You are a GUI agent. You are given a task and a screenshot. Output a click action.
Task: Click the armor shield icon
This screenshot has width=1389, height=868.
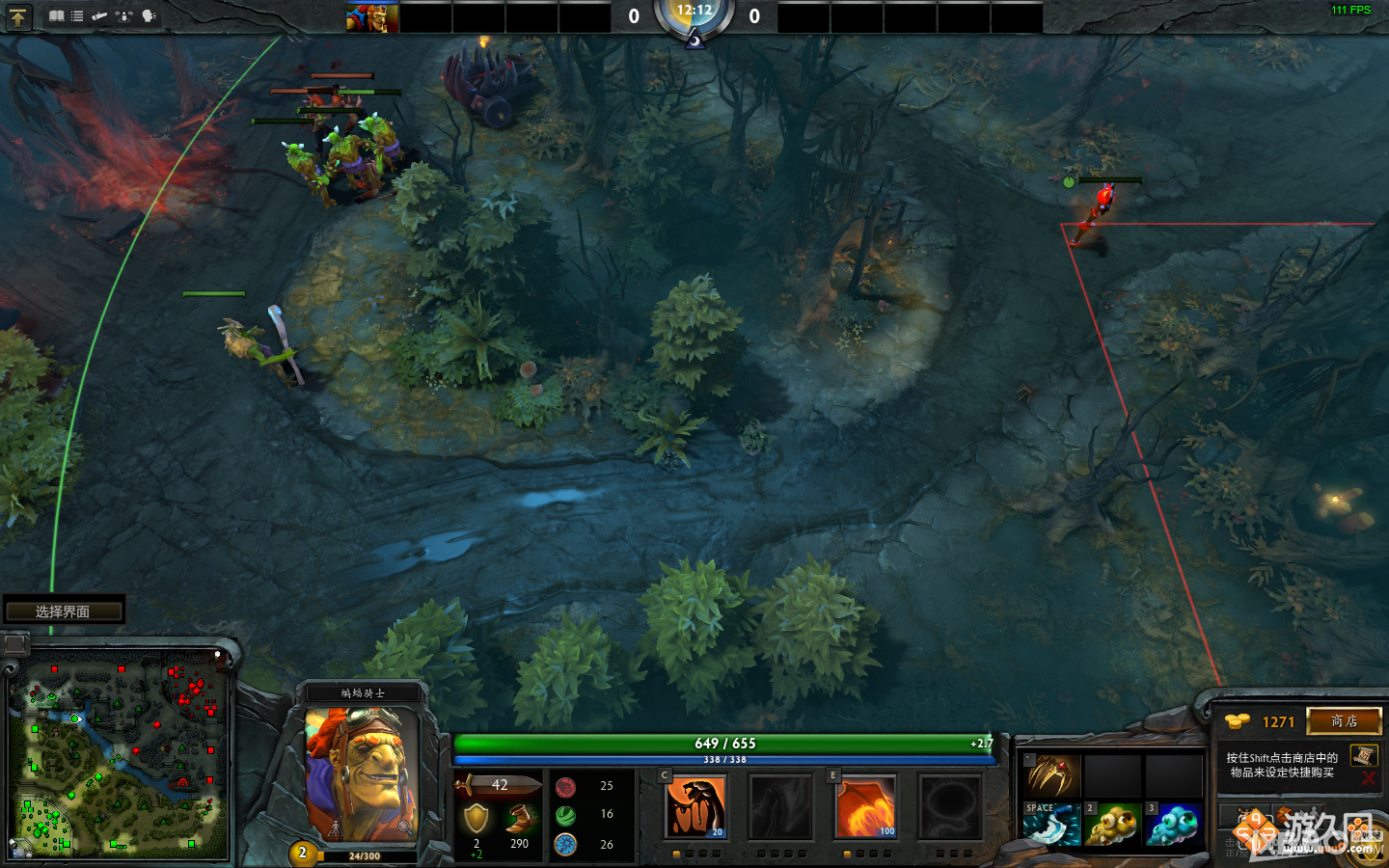tap(474, 815)
